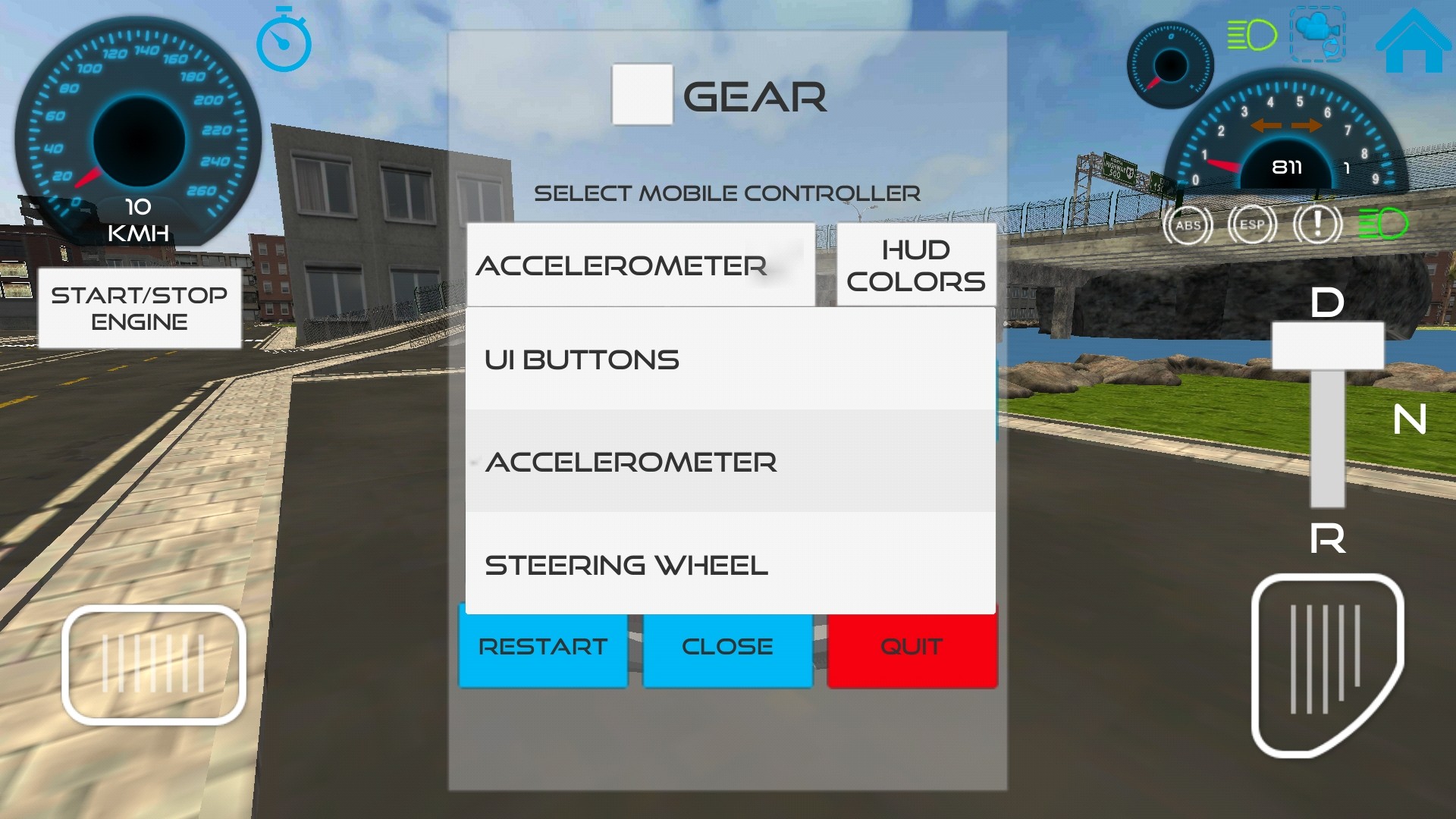Close the pause menu

coord(727,647)
